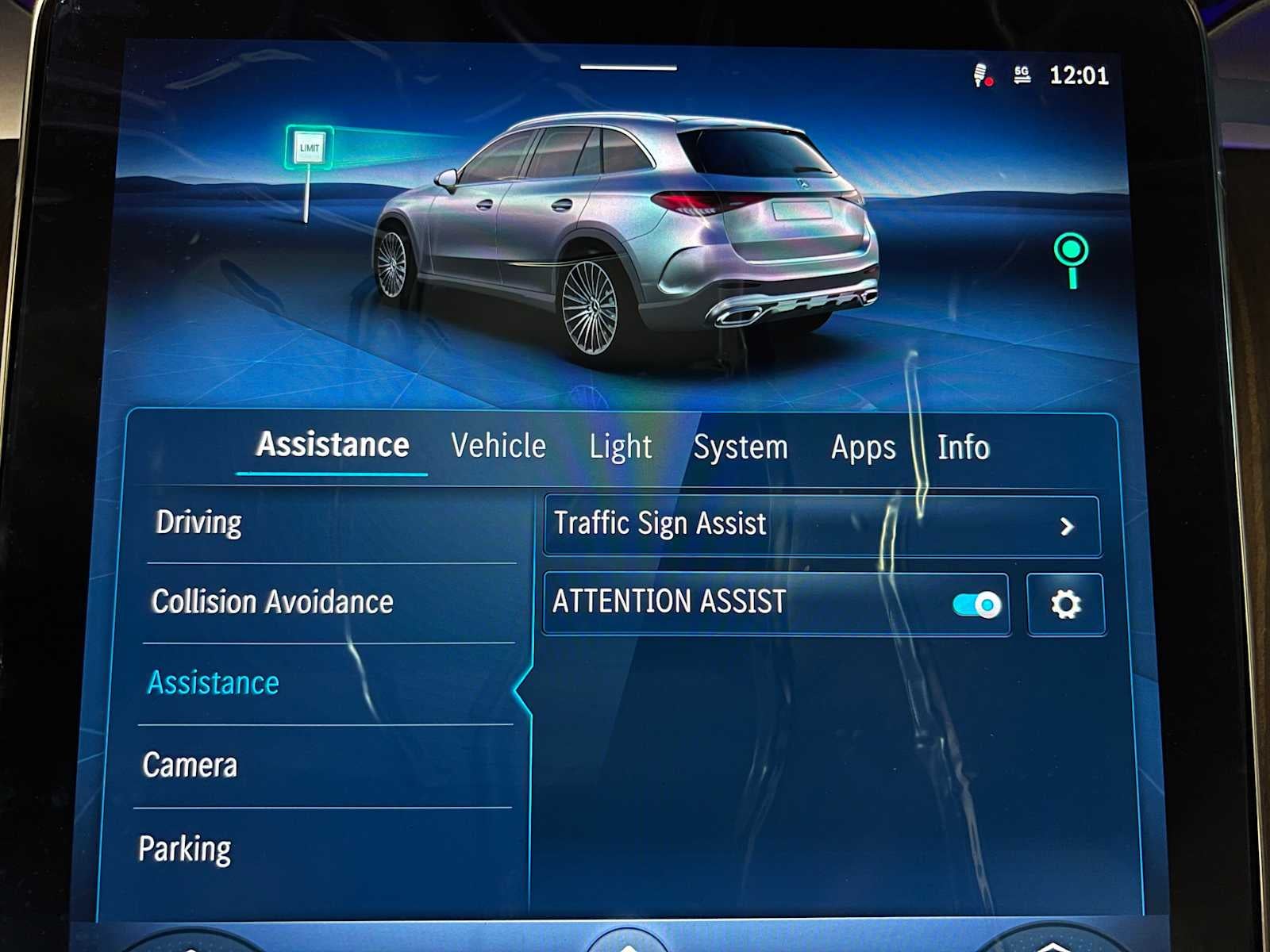Tap the clock showing 12:01
Screen dimensions: 1270x952
pos(1079,76)
